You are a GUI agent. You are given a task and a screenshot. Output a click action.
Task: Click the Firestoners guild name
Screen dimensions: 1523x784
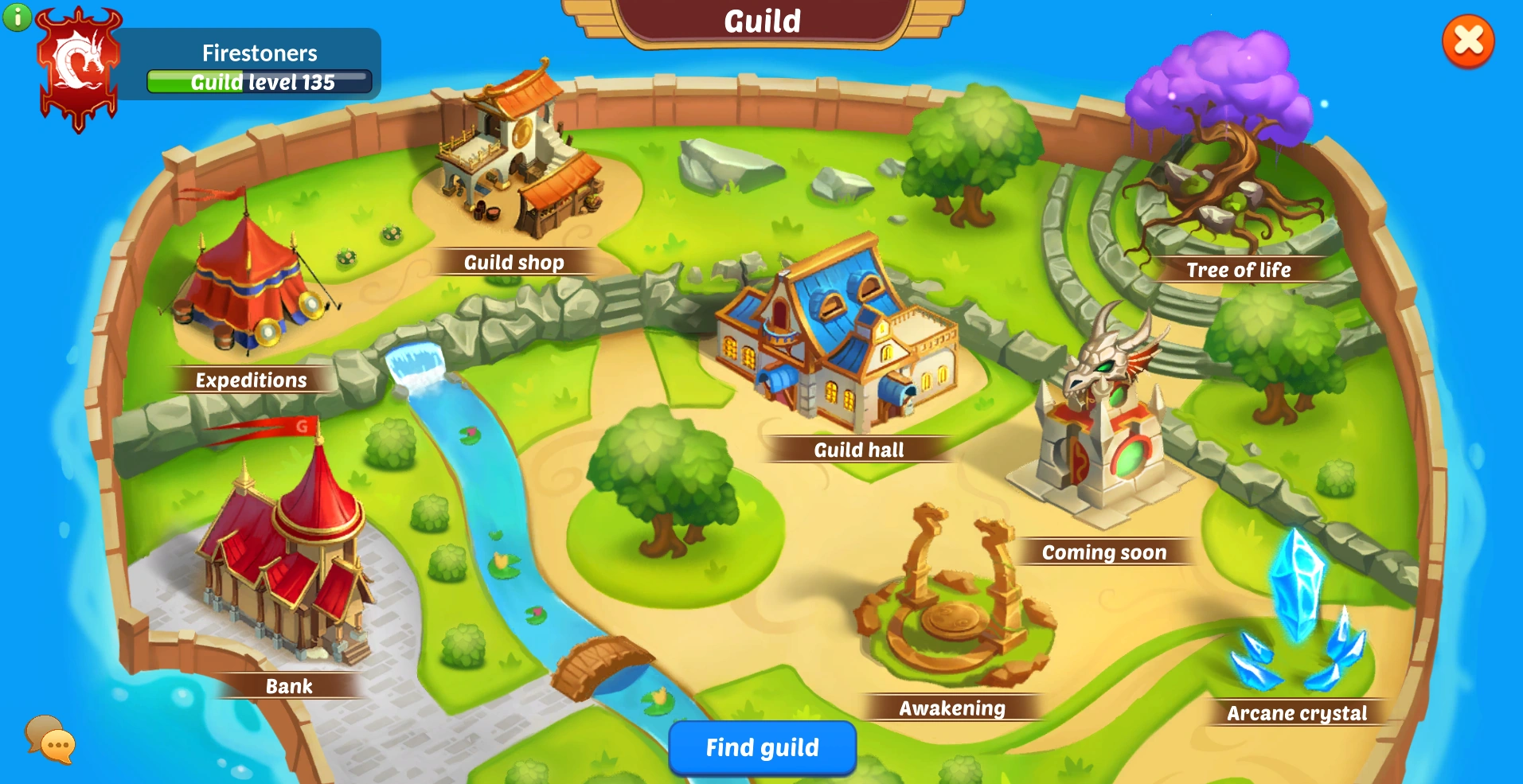click(259, 53)
